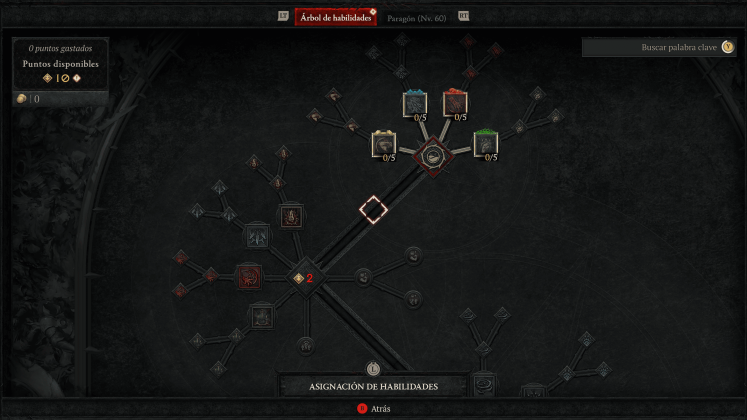Select the blue-topped skill node
The width and height of the screenshot is (747, 420).
coord(415,103)
